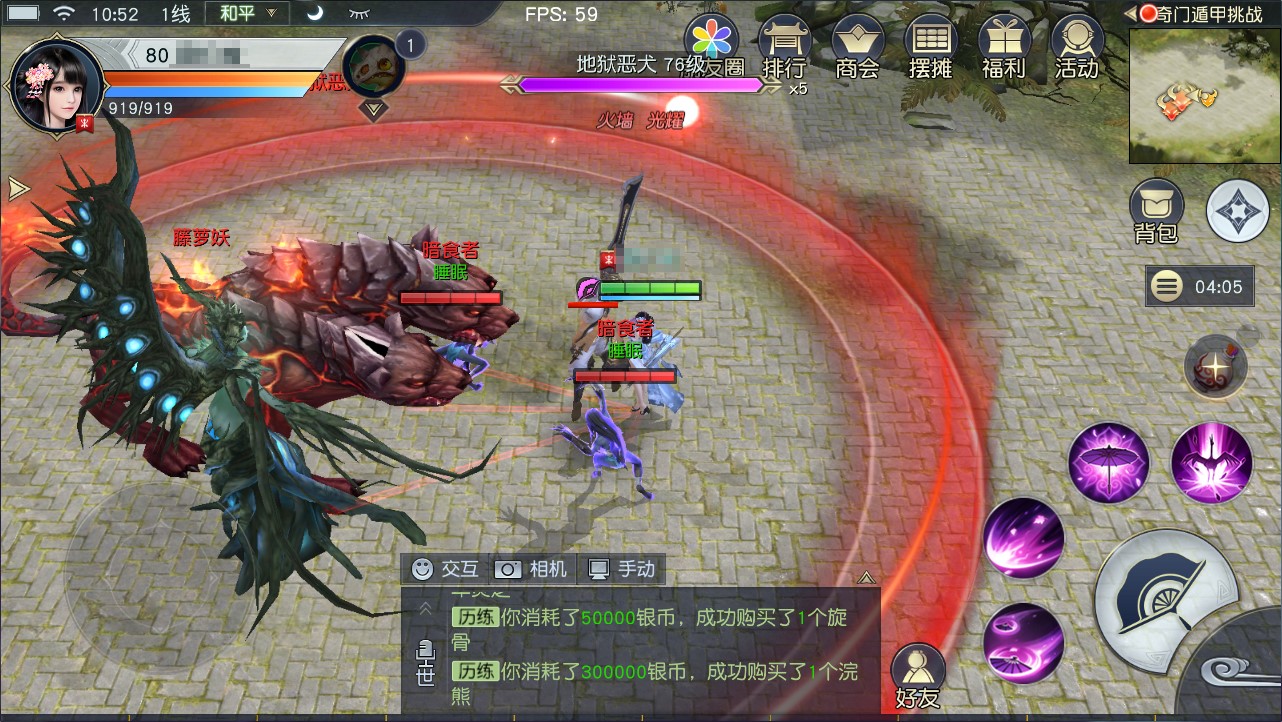Click the 交互 interaction button

pyautogui.click(x=446, y=569)
